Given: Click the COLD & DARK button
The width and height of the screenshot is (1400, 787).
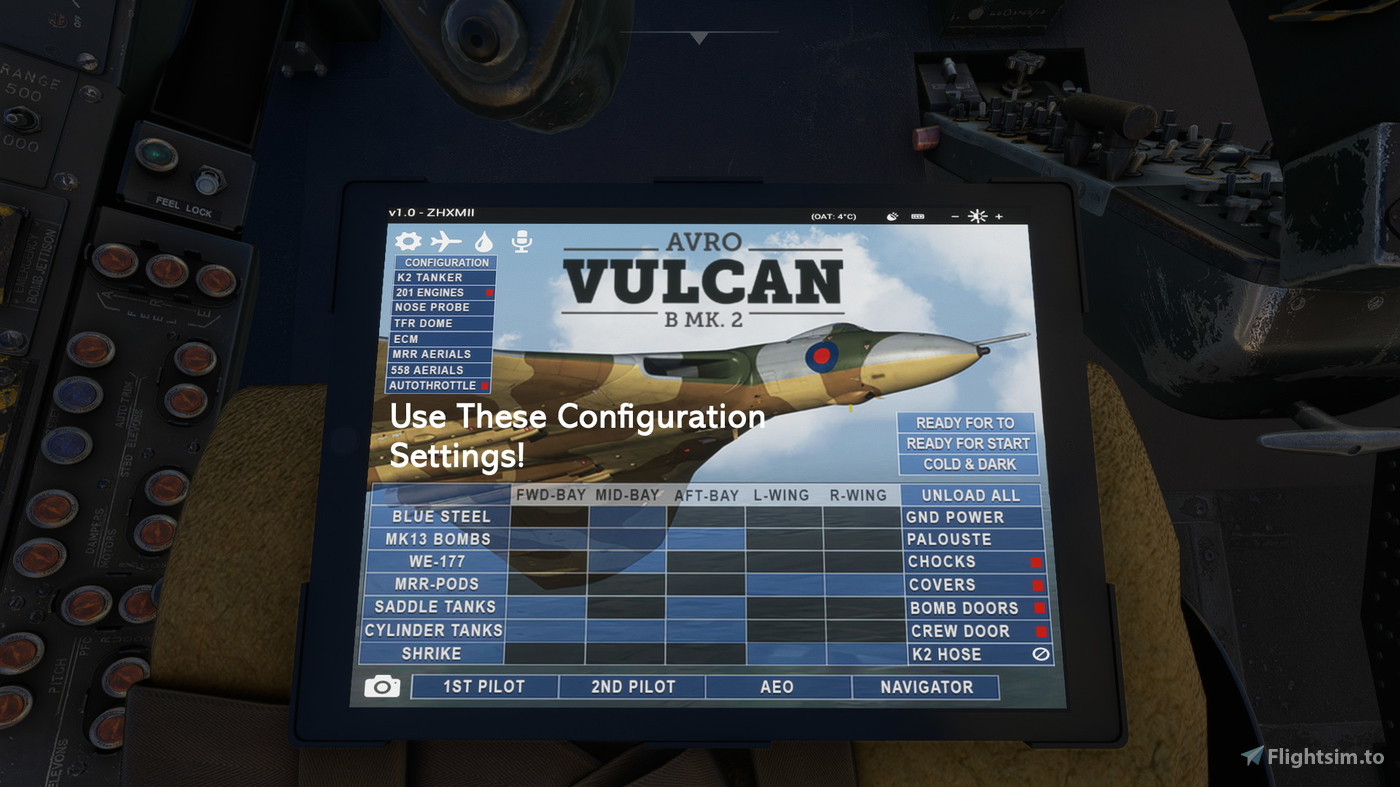Looking at the screenshot, I should [x=967, y=464].
